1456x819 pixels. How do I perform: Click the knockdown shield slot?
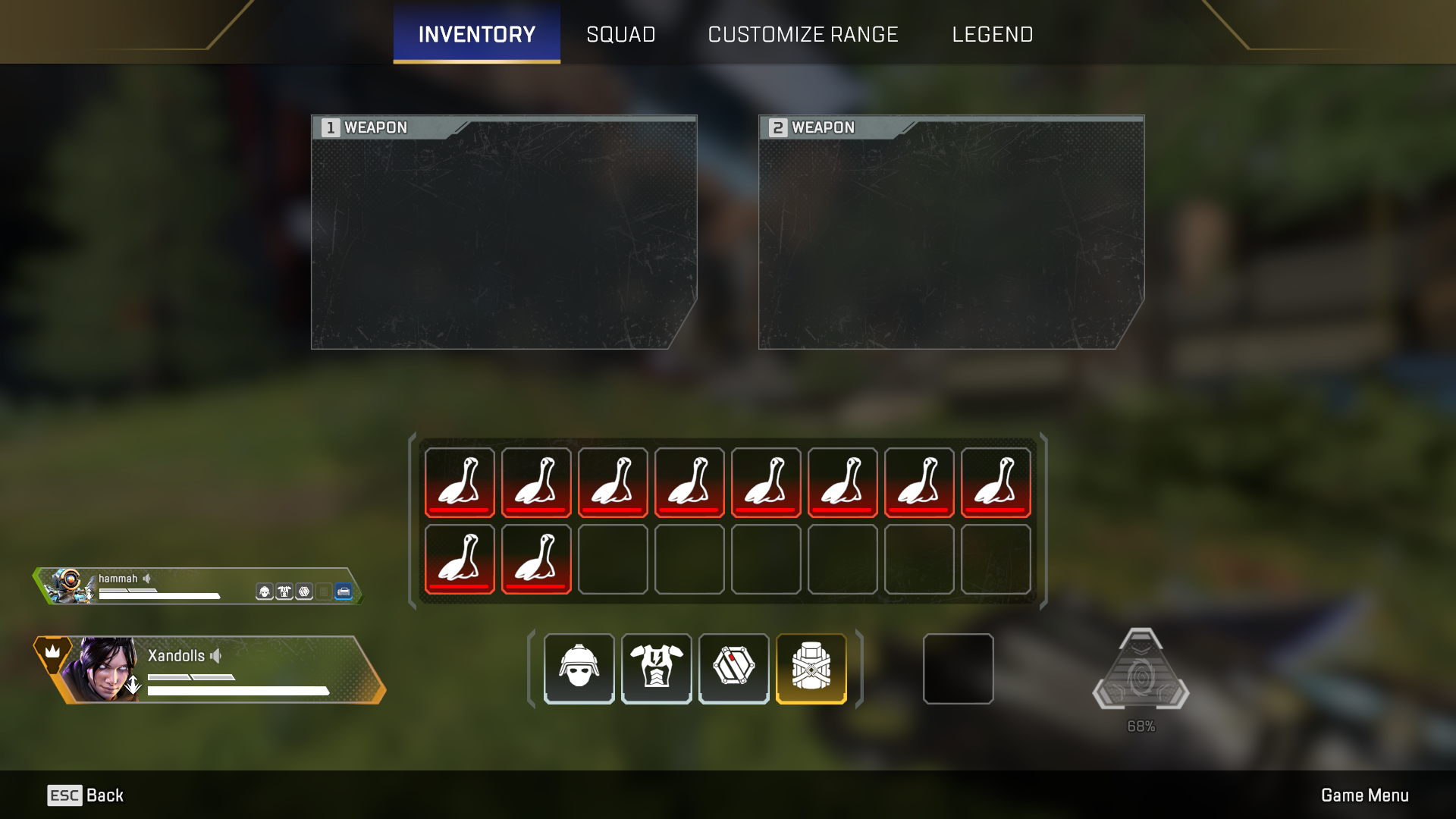(x=733, y=668)
